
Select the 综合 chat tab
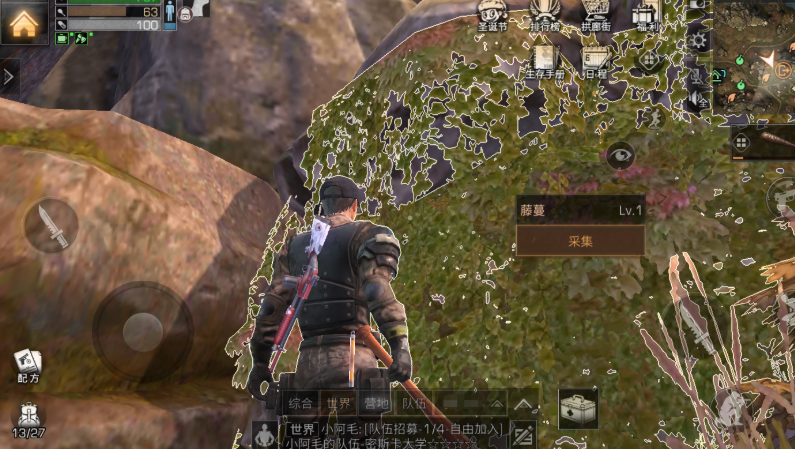point(301,404)
